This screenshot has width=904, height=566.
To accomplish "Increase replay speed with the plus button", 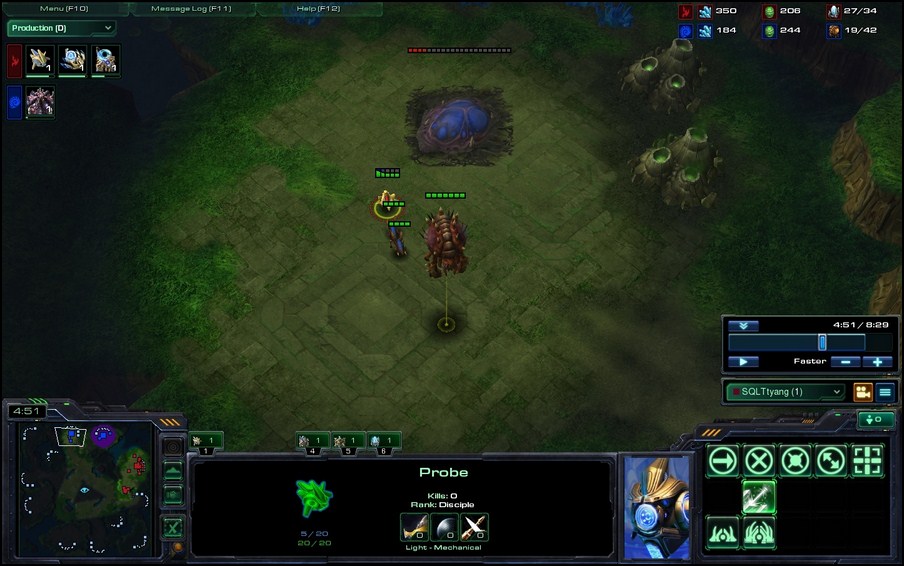I will [877, 361].
